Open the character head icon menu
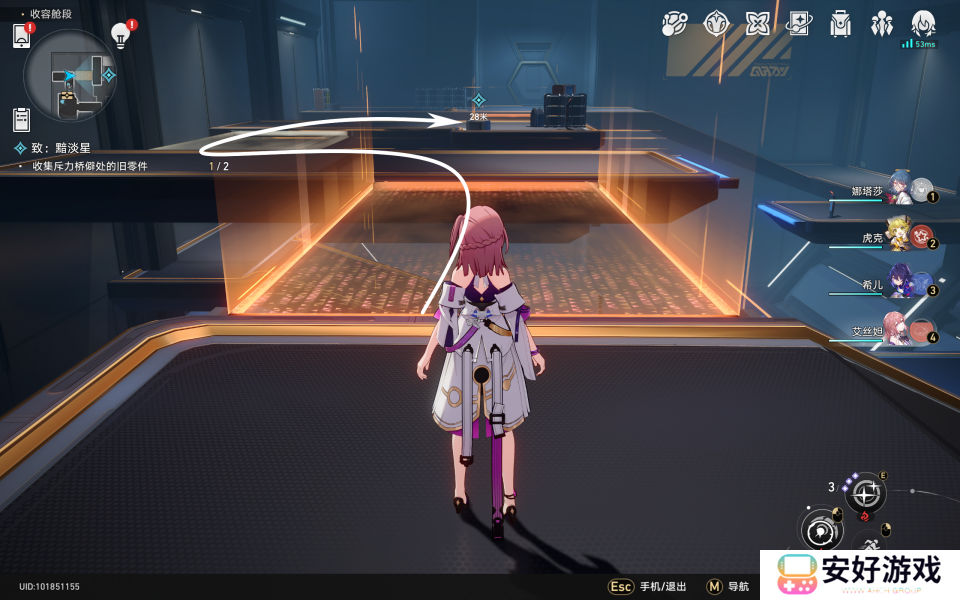 pos(922,23)
